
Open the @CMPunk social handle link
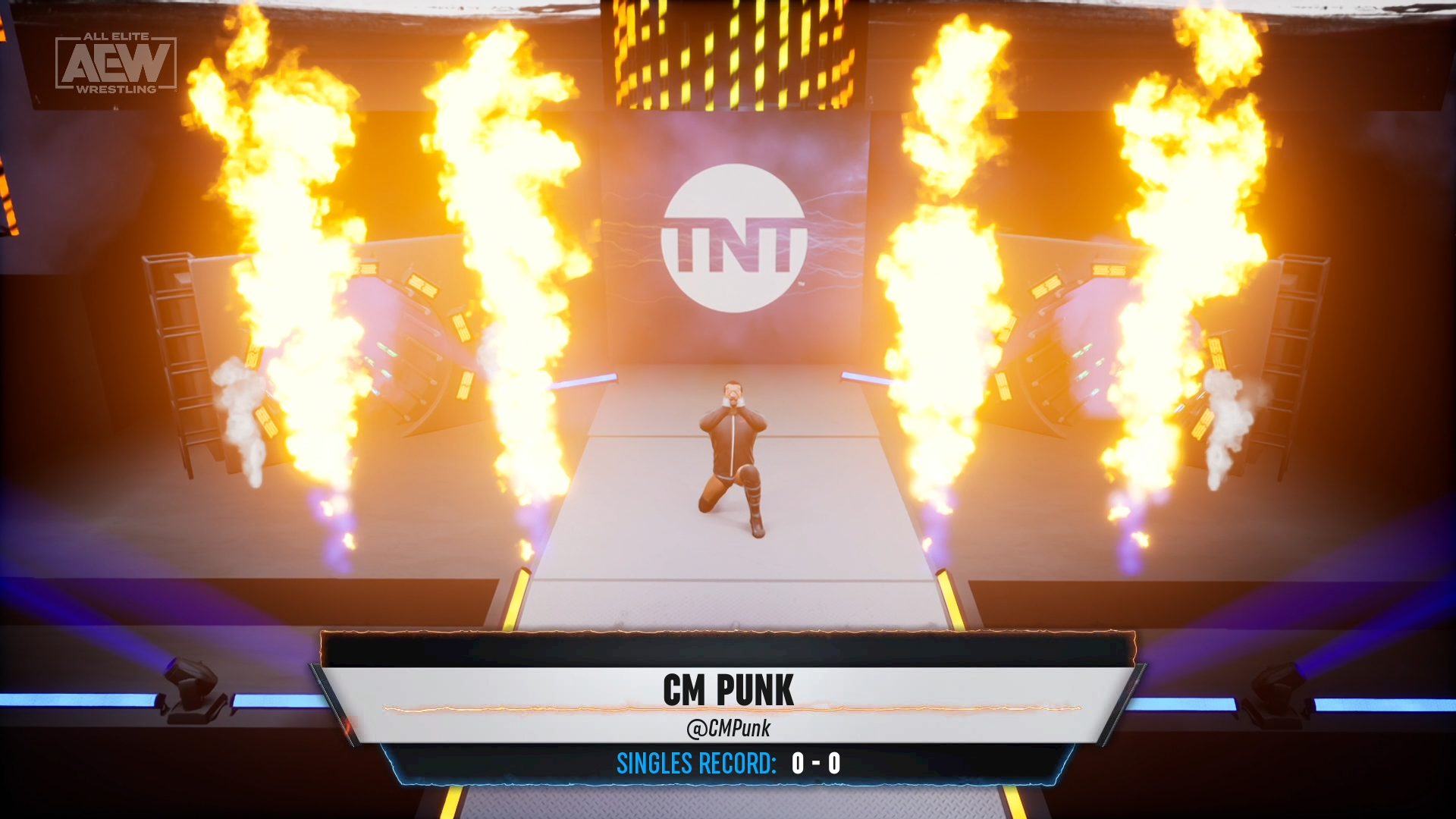(730, 730)
